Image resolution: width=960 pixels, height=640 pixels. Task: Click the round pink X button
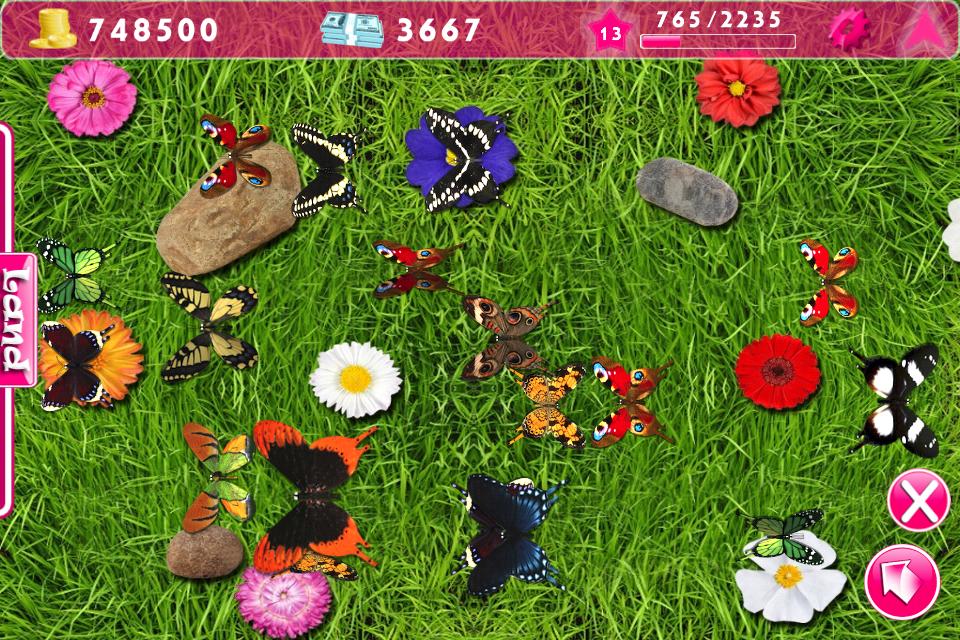click(x=918, y=500)
